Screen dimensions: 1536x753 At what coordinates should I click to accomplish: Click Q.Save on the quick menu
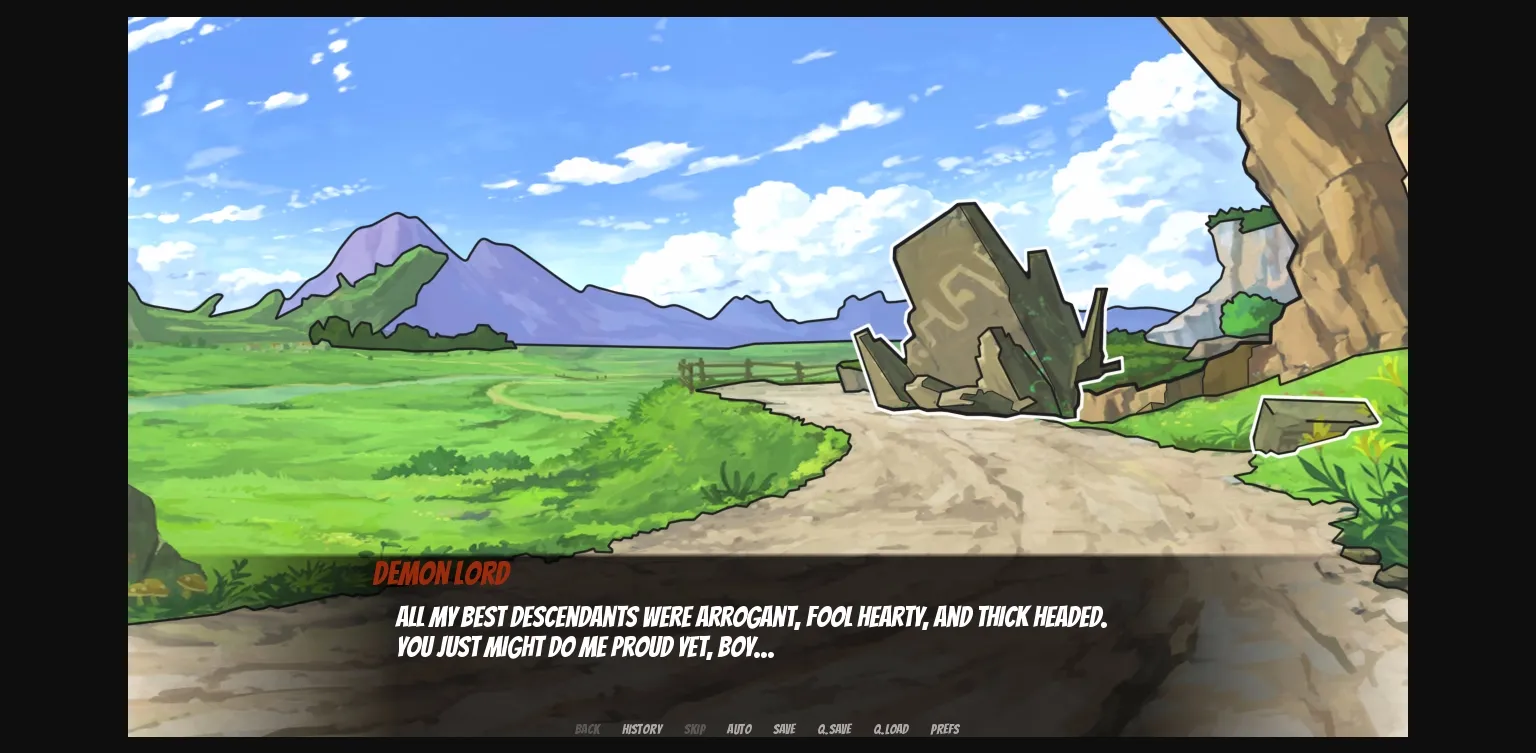(834, 729)
